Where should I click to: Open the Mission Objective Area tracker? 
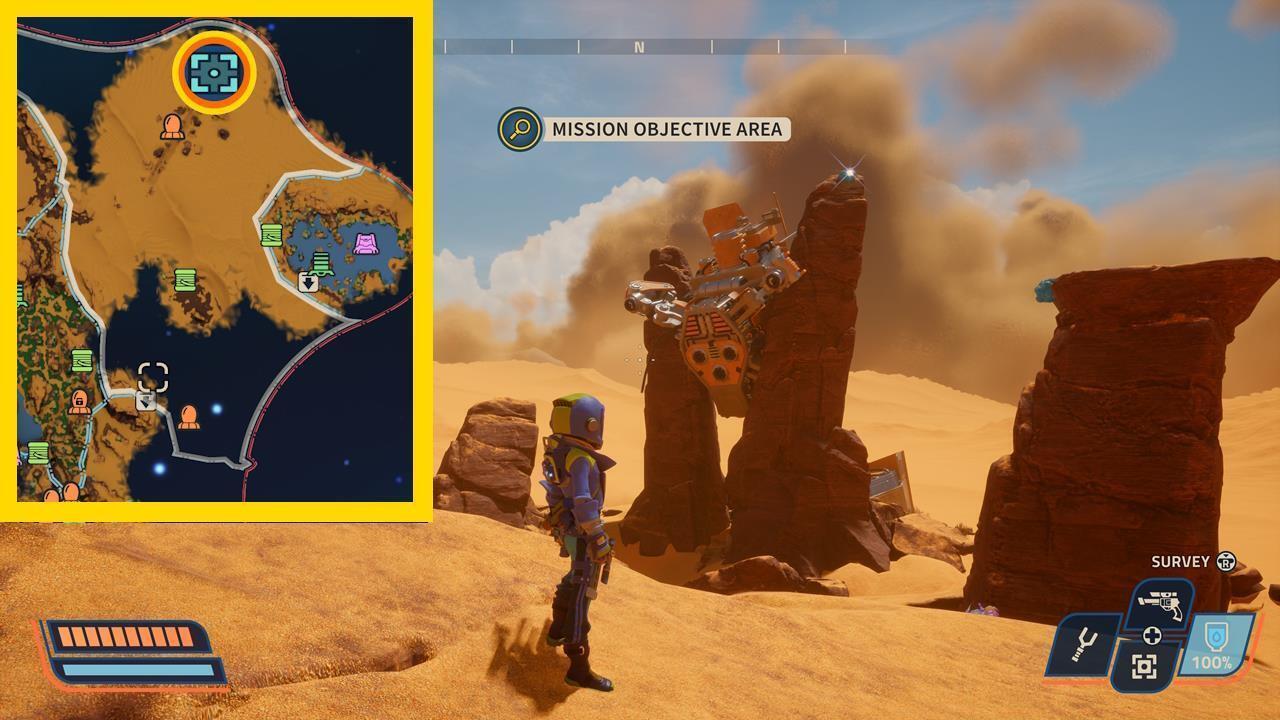point(666,129)
